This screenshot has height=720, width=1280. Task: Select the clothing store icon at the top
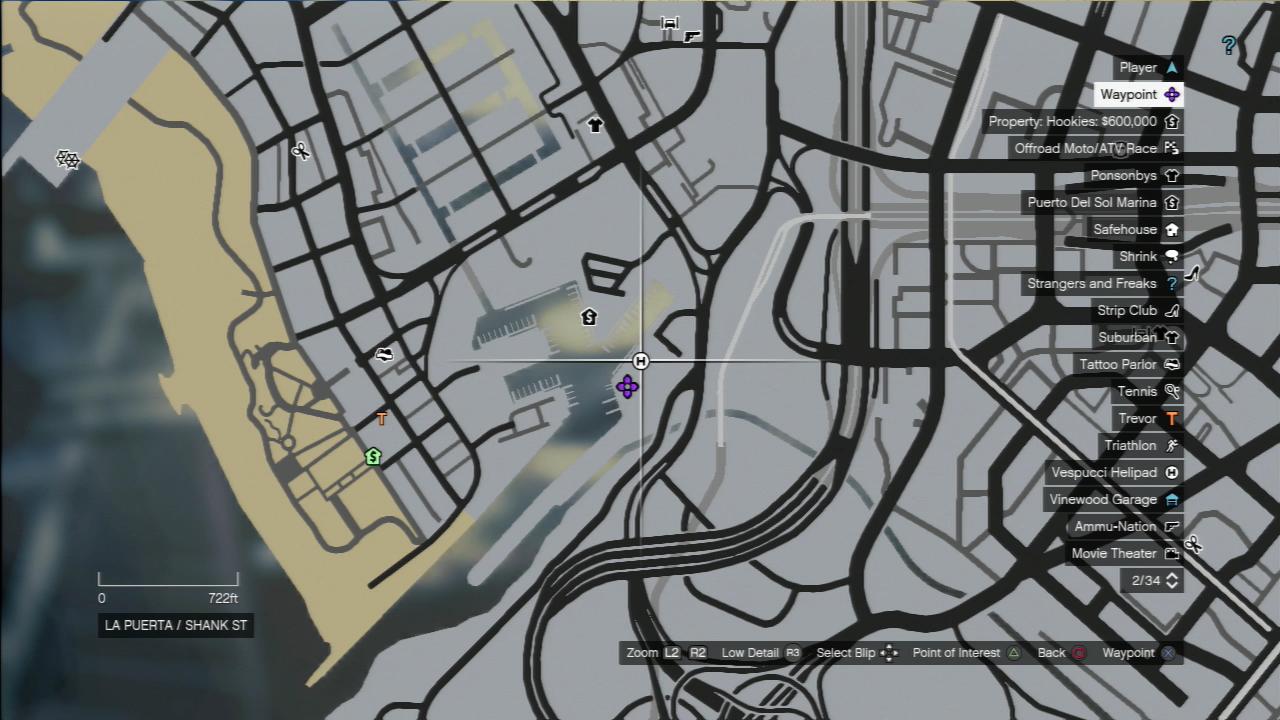coord(595,125)
